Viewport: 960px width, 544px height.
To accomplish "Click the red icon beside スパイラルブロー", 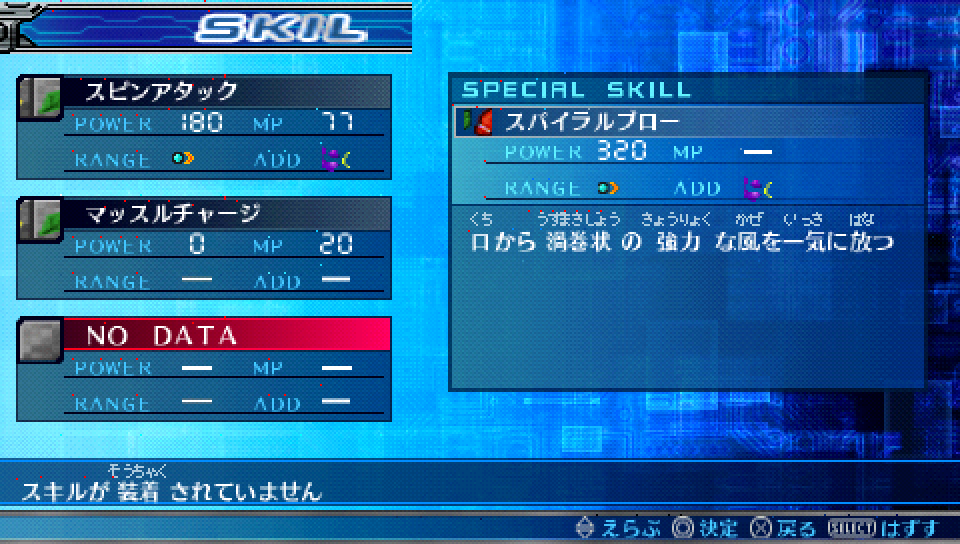I will 476,123.
